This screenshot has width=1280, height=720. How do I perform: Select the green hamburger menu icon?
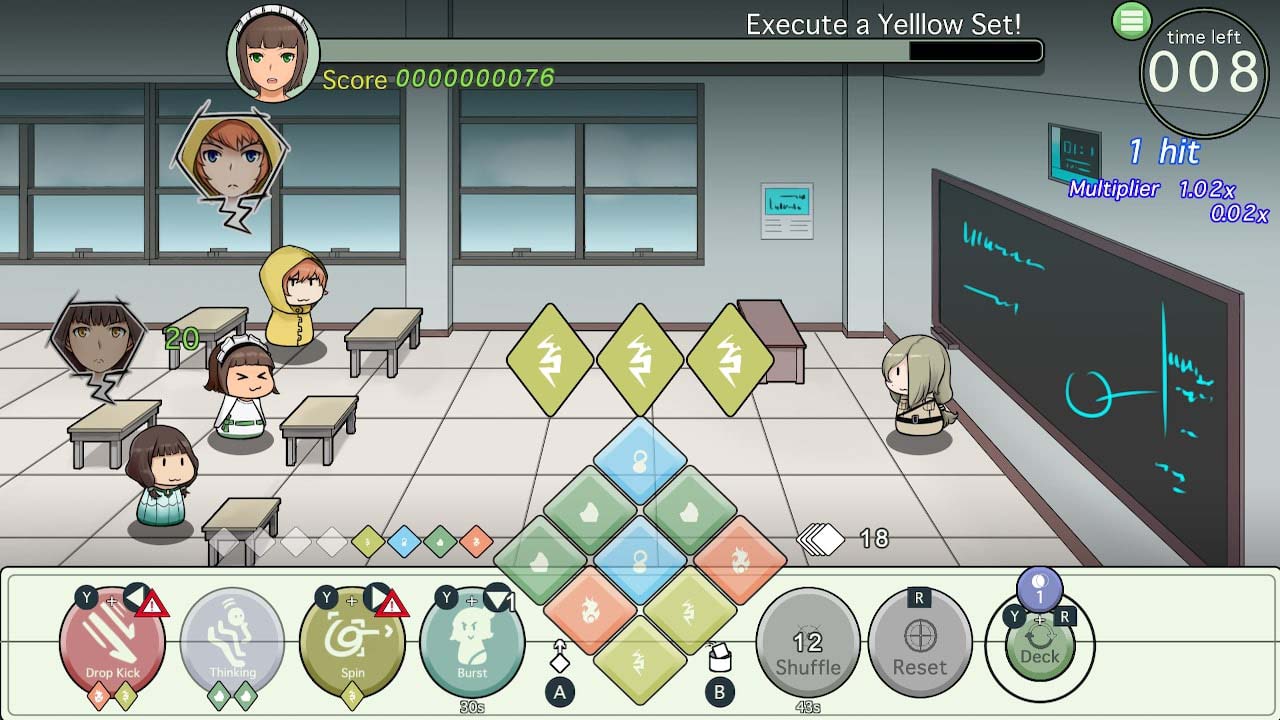[x=1133, y=20]
